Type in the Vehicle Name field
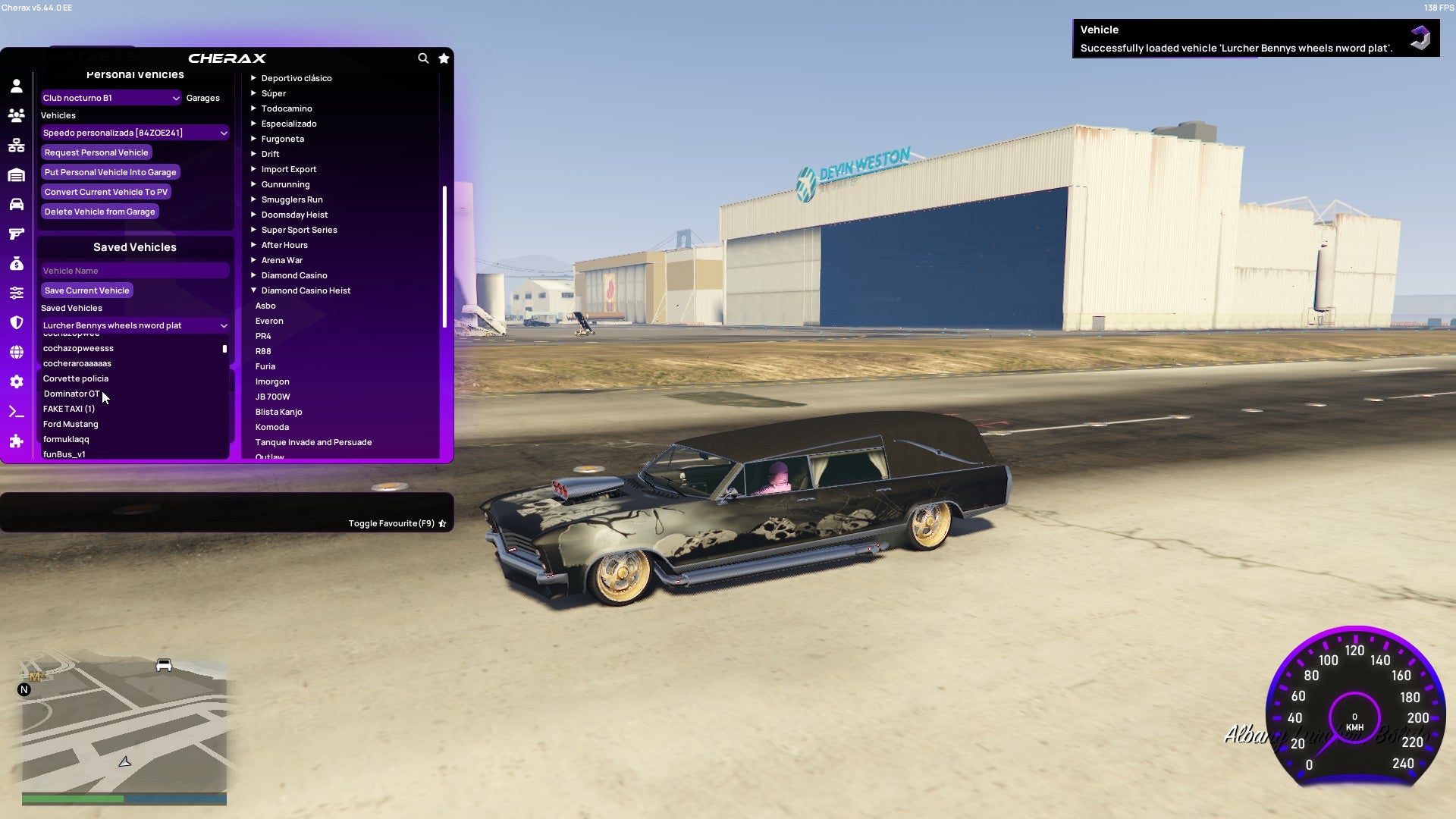The width and height of the screenshot is (1456, 819). coord(135,271)
